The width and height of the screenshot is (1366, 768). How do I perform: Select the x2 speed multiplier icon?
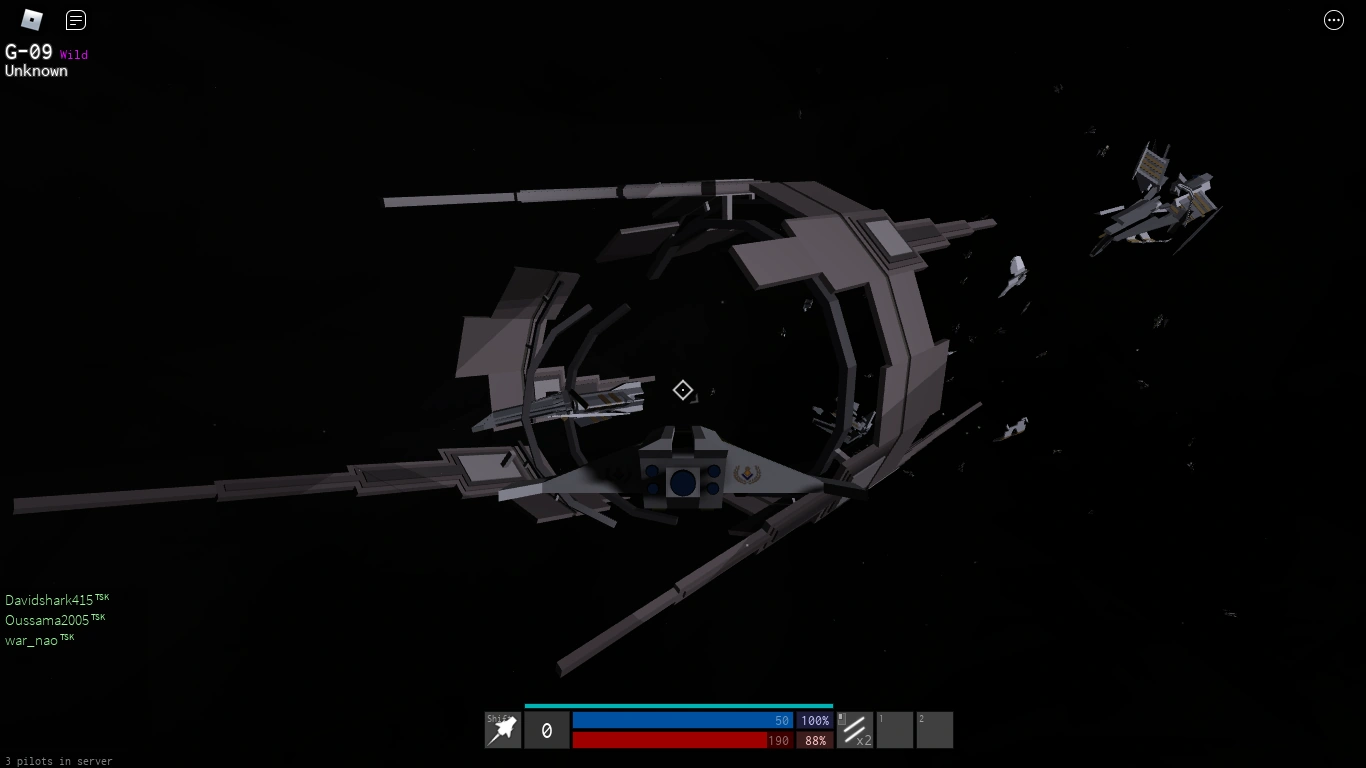point(857,730)
